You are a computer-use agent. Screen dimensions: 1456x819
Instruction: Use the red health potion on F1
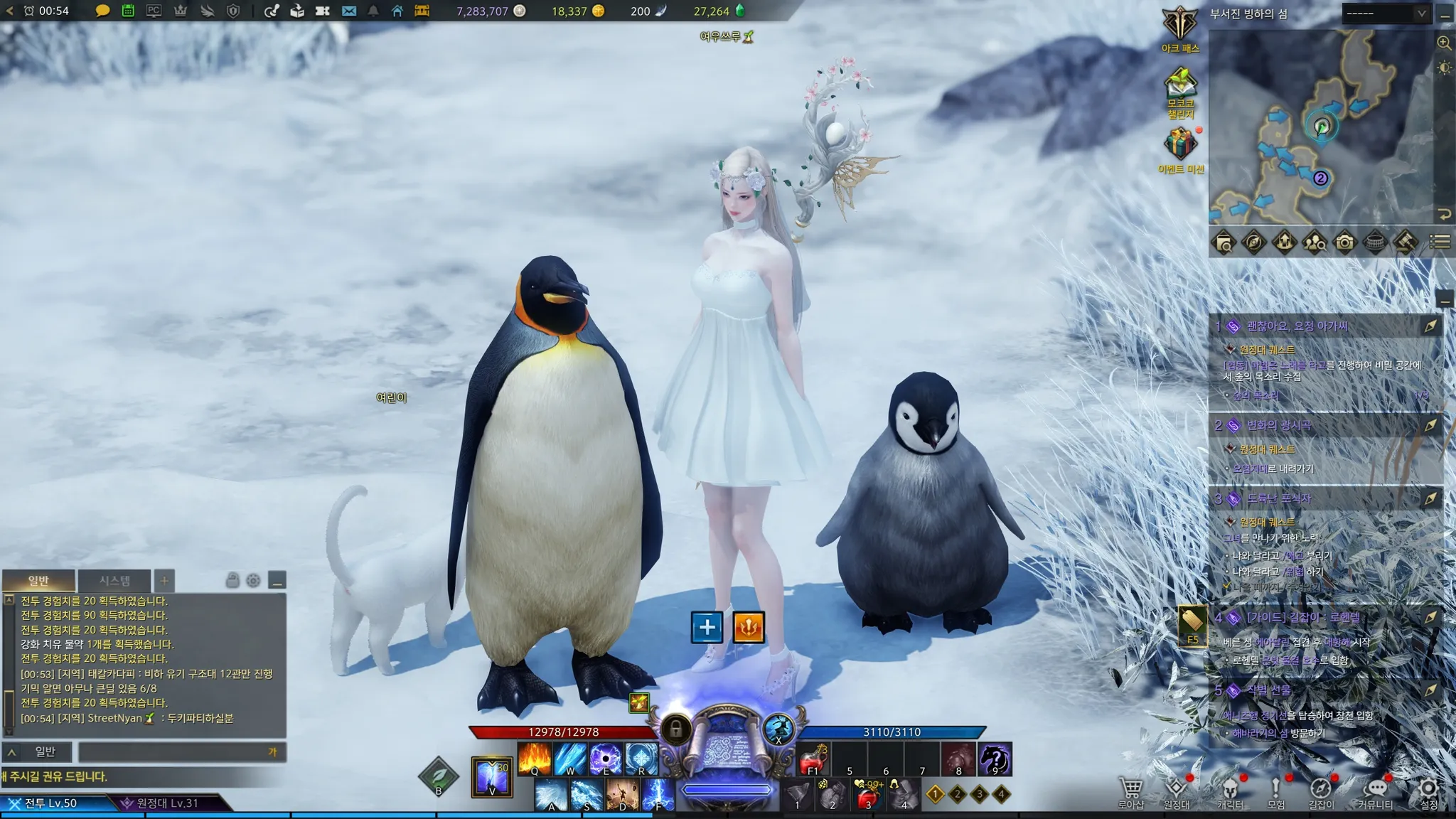[813, 759]
